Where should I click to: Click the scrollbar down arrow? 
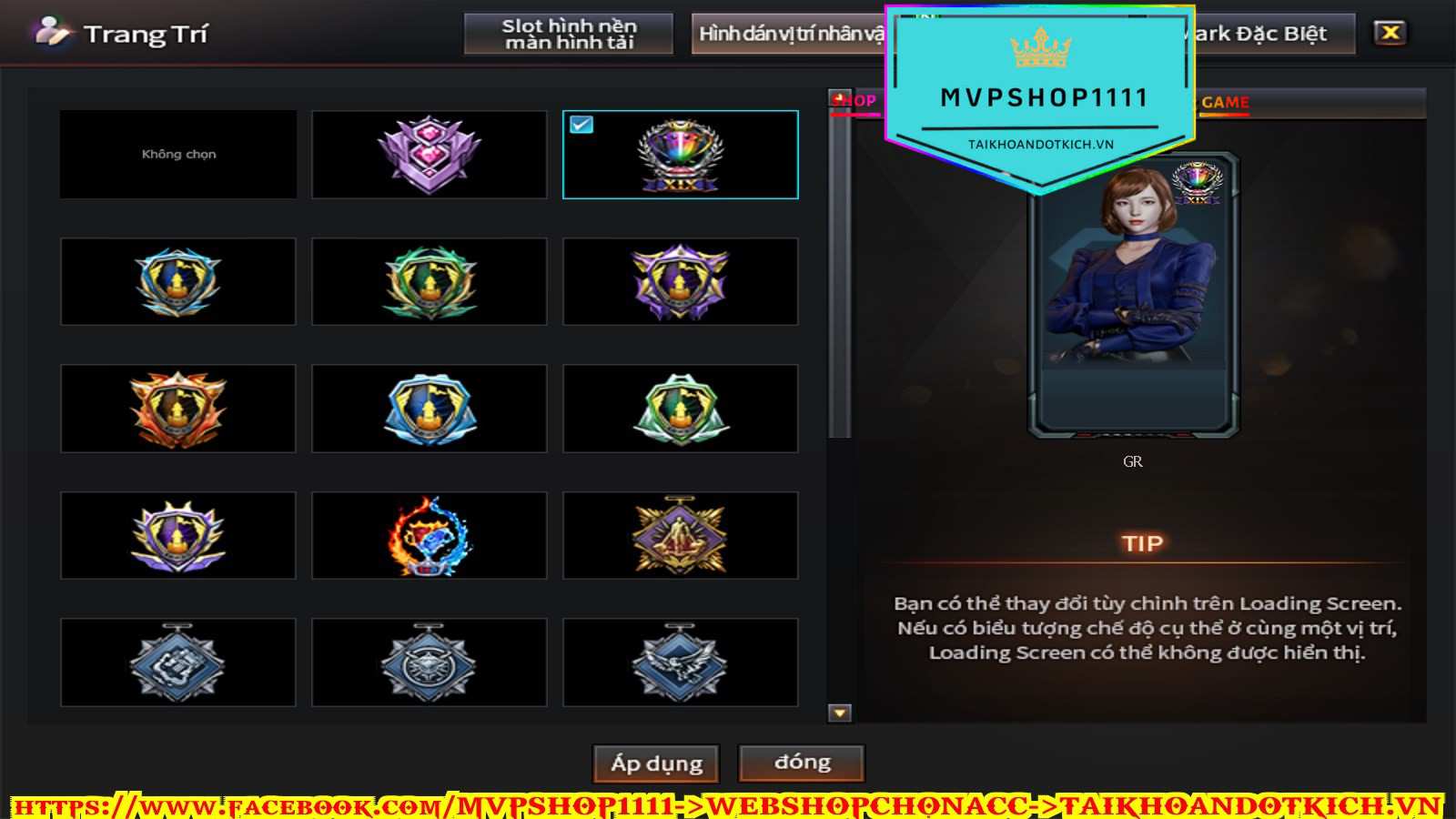(840, 713)
